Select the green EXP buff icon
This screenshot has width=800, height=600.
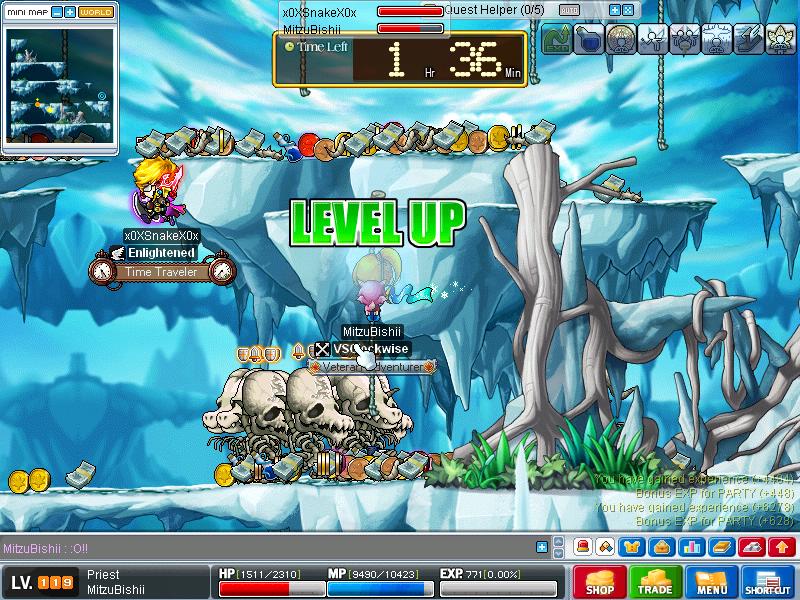556,39
